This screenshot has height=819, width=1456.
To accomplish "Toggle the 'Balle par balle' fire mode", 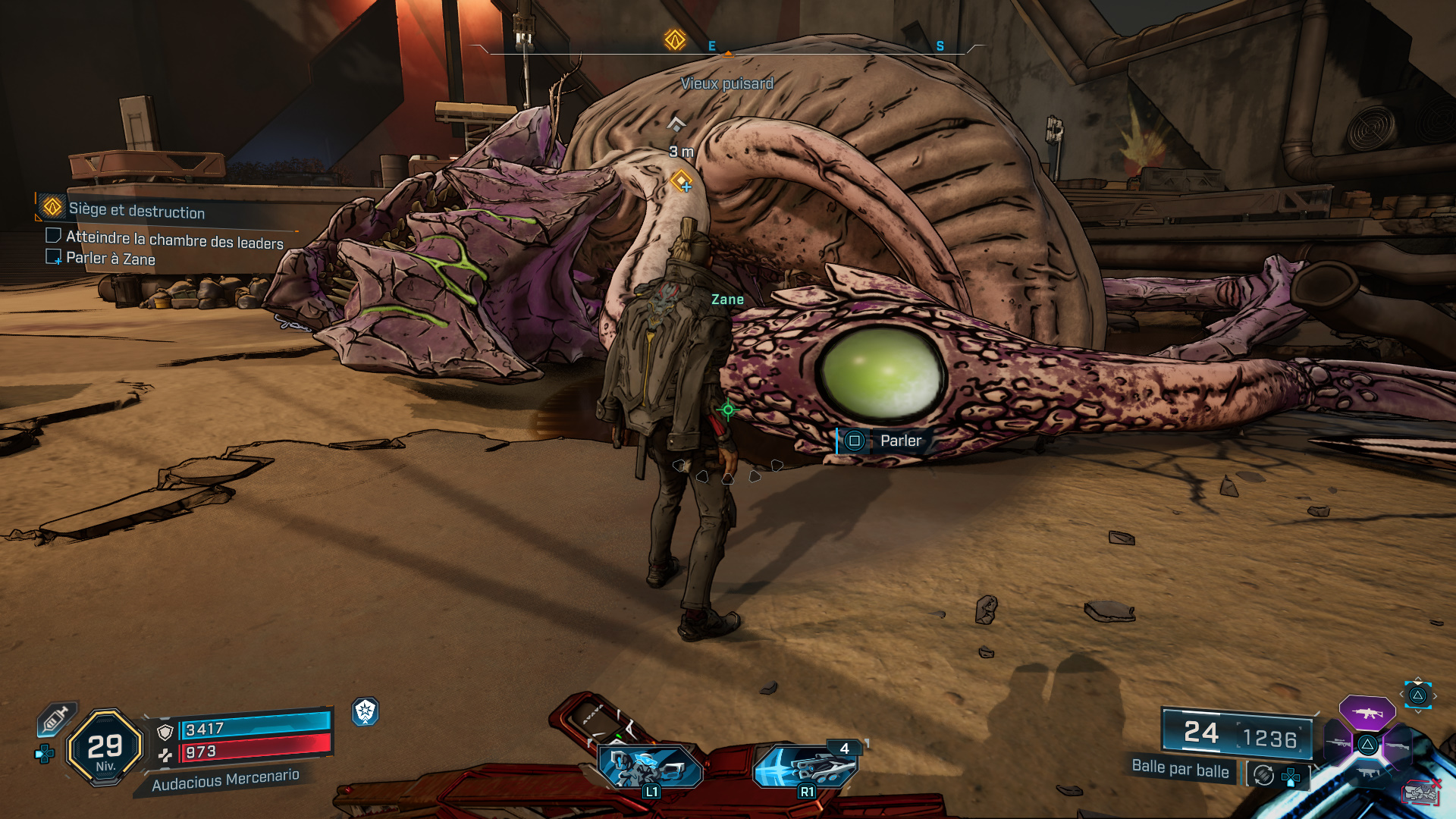I will coord(1181,772).
